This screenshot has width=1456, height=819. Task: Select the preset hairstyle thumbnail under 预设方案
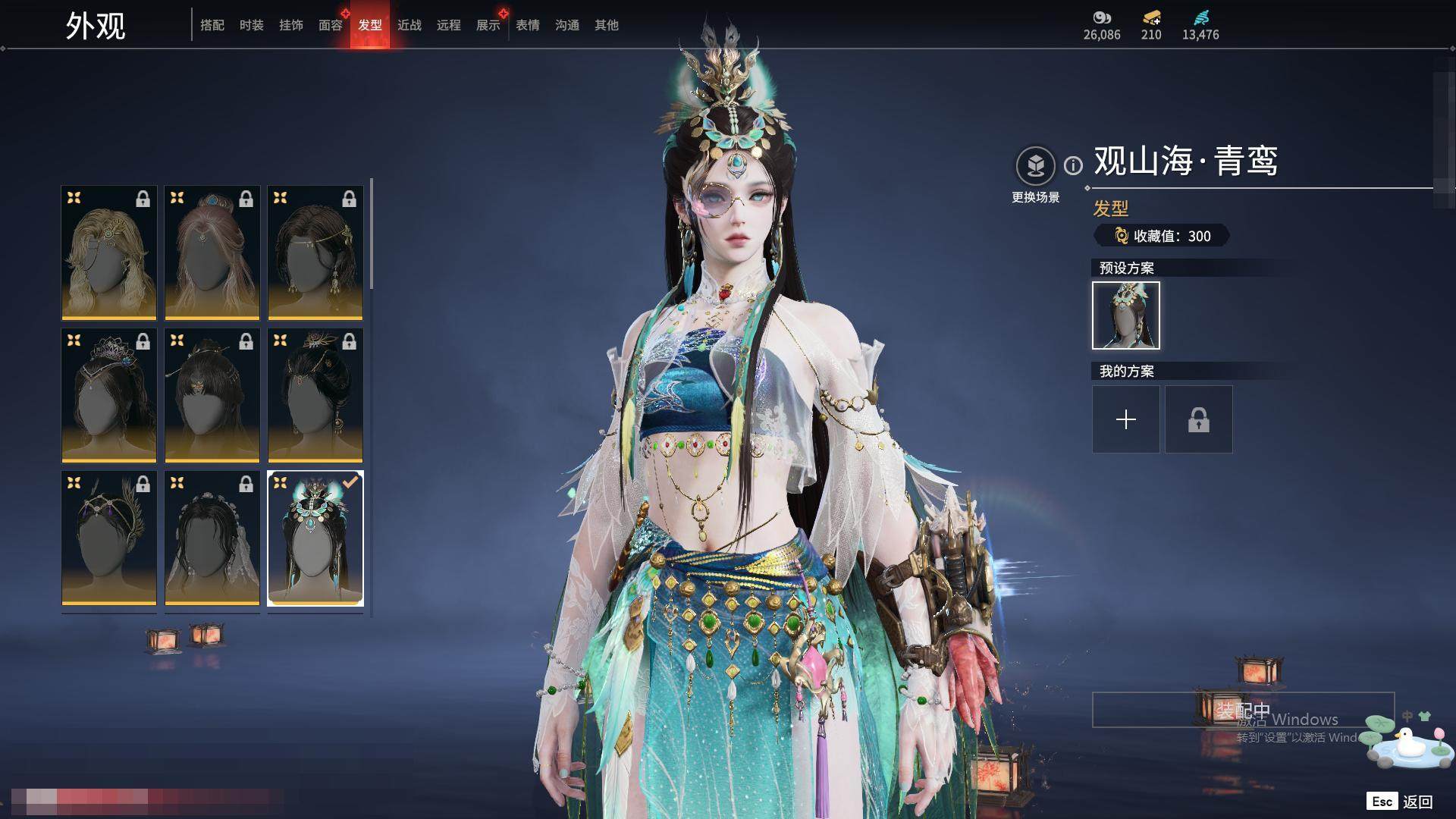1126,315
